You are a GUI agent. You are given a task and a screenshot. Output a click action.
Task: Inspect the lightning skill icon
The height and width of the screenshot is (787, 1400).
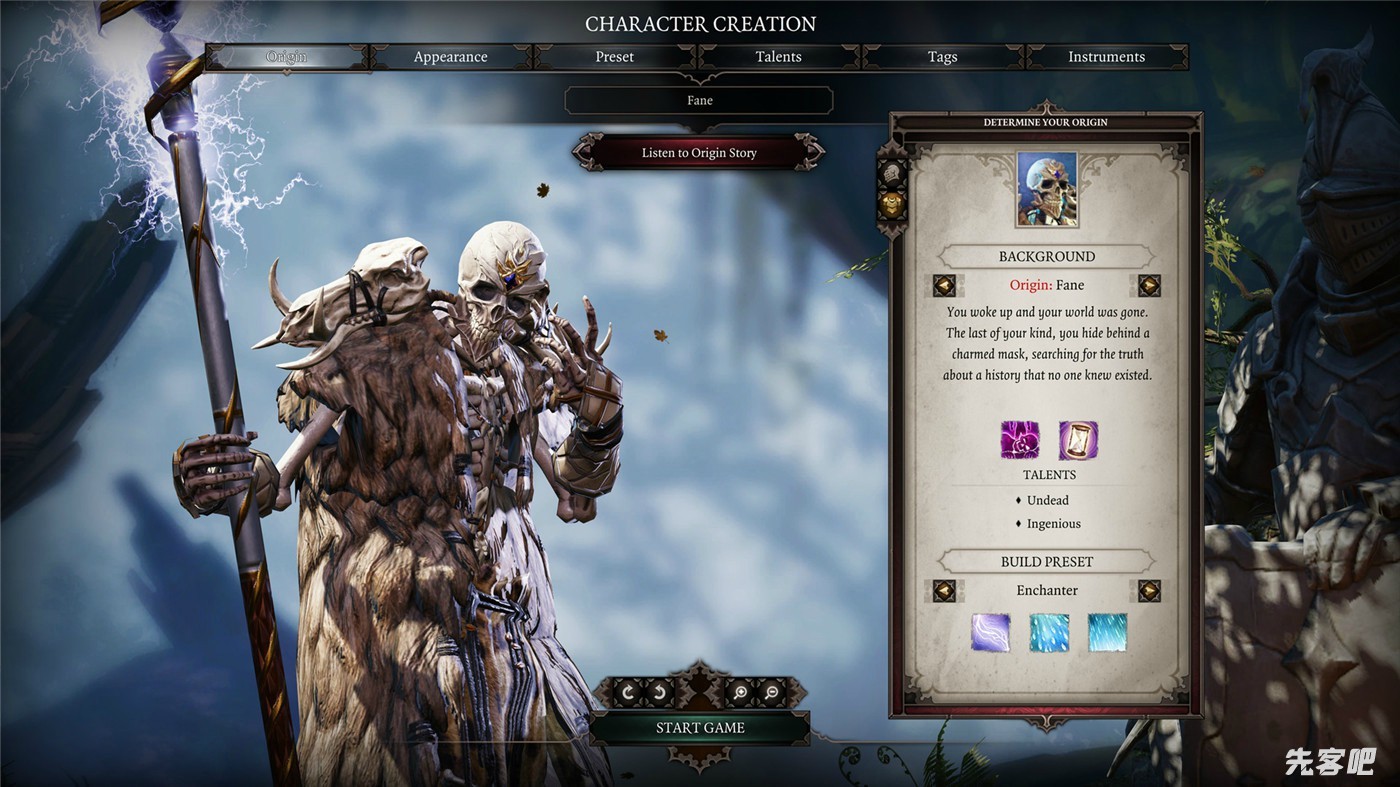click(x=990, y=632)
